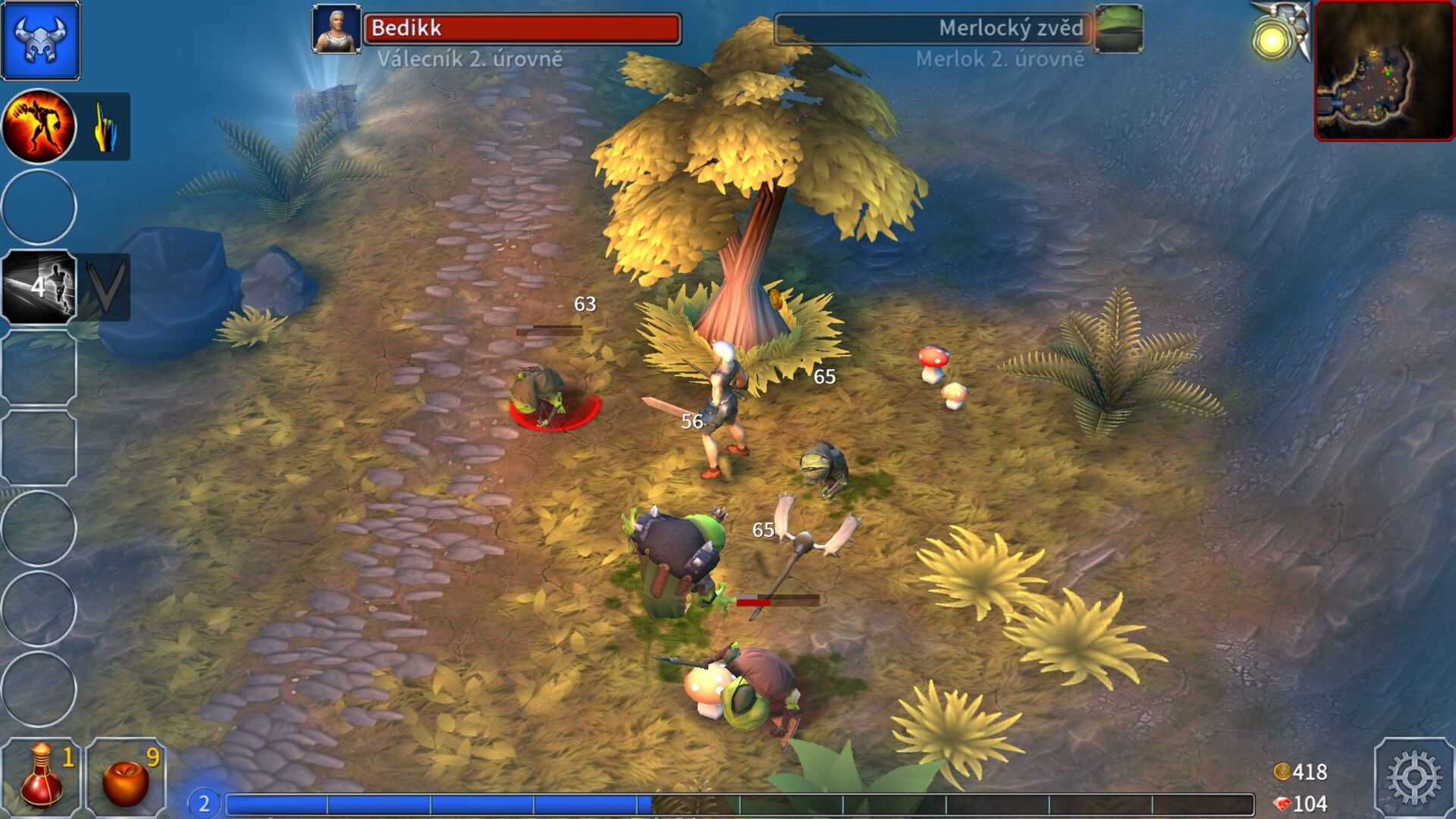This screenshot has height=819, width=1456.
Task: Tap the glowing sun compass icon
Action: point(1276,38)
